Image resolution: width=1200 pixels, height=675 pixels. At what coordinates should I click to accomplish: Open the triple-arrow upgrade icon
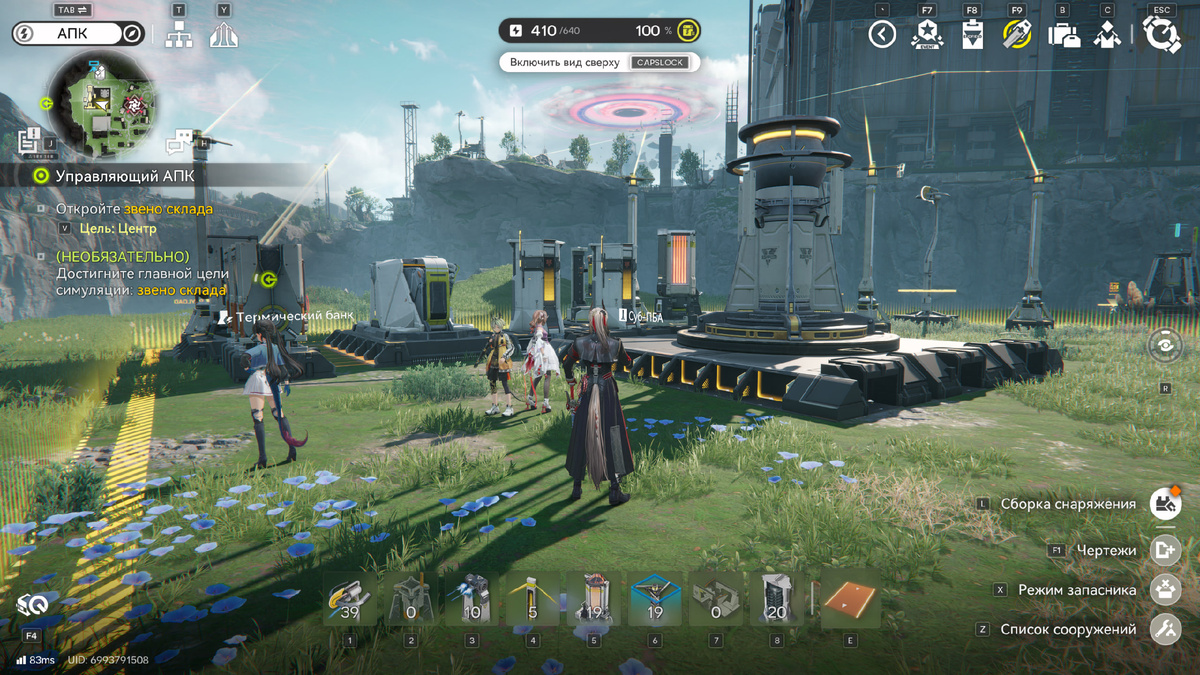click(x=224, y=35)
